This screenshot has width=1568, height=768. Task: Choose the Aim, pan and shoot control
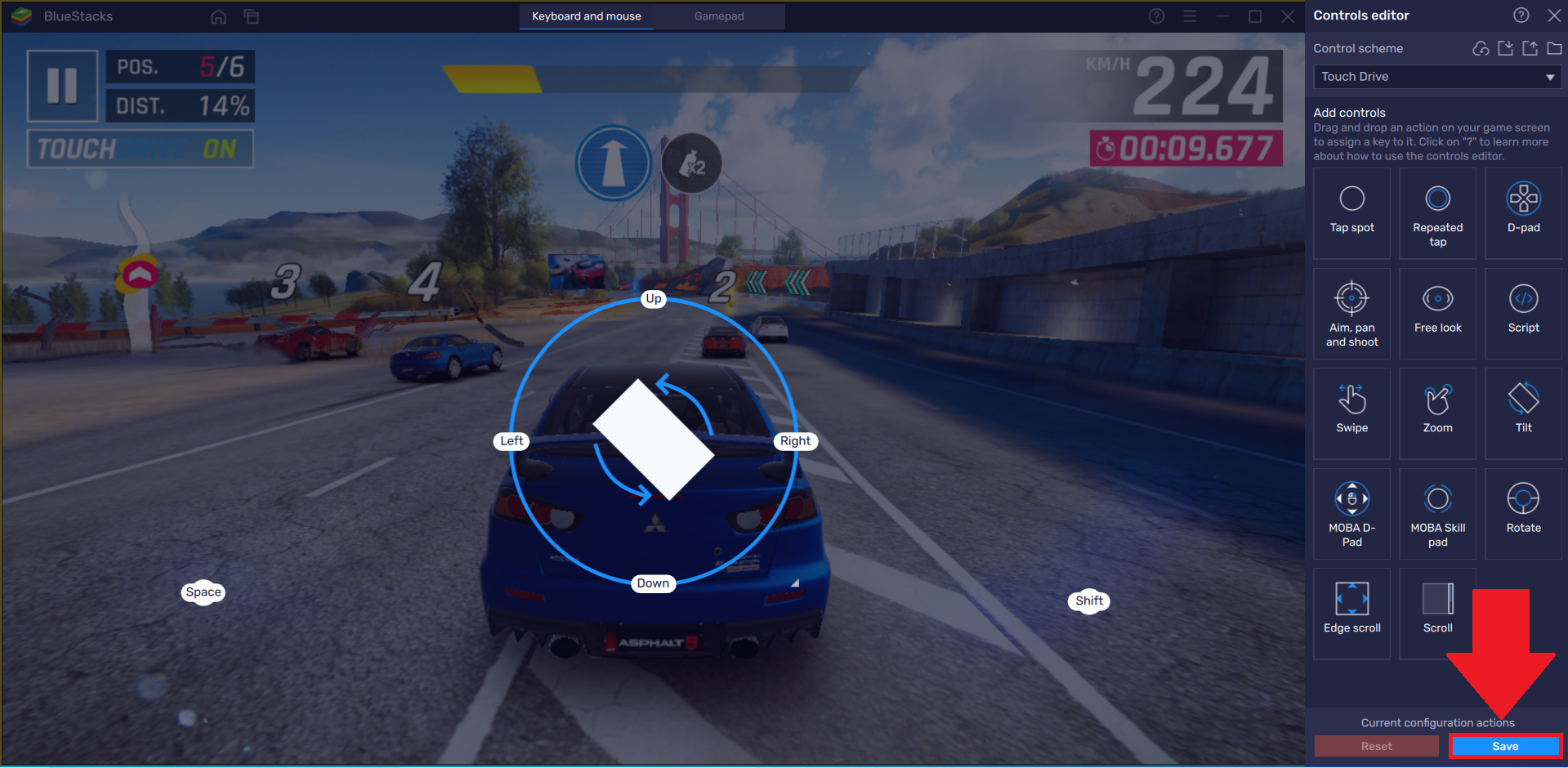tap(1351, 313)
